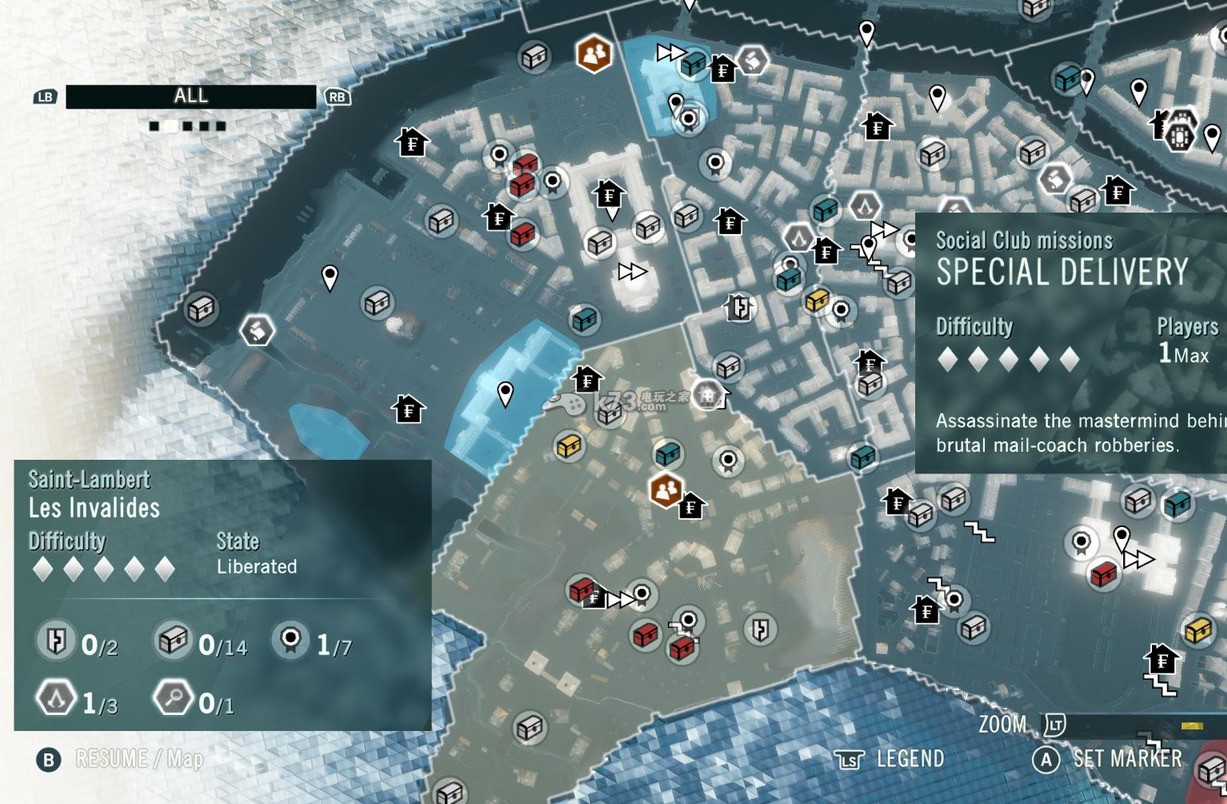Activate the Set Marker option
Image resolution: width=1227 pixels, height=804 pixels.
(x=1110, y=759)
